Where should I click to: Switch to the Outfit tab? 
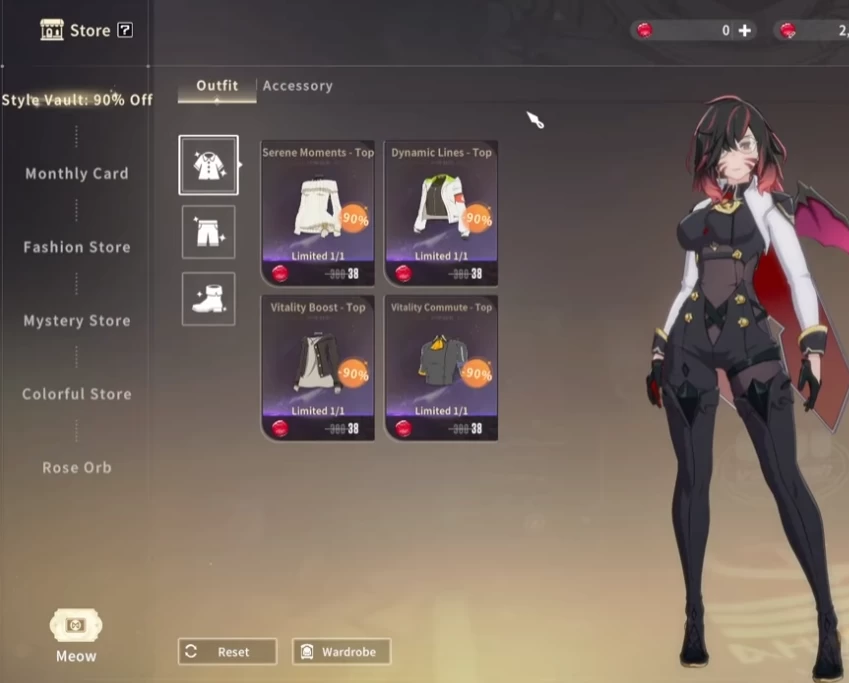217,86
